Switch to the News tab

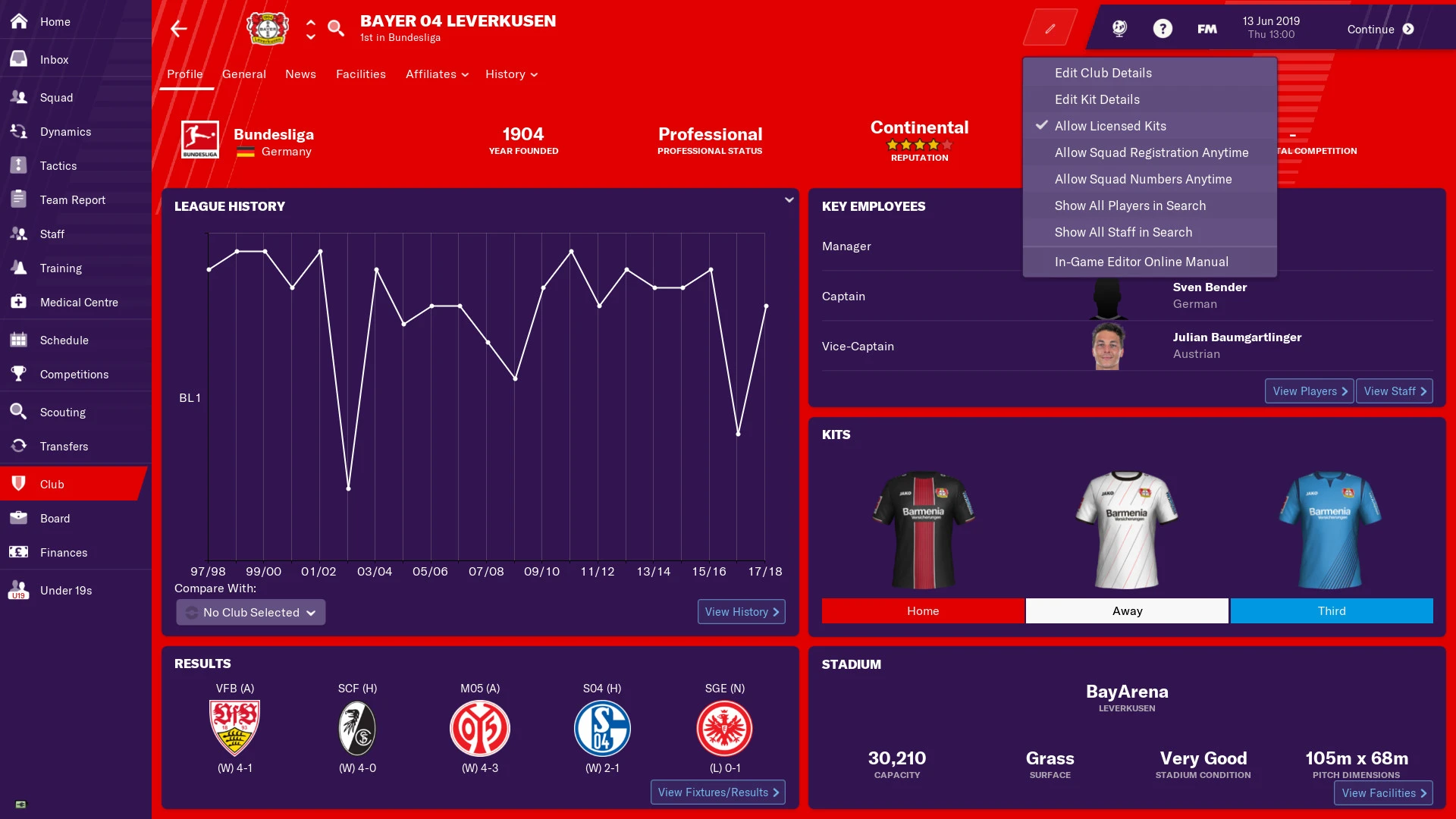click(x=300, y=74)
